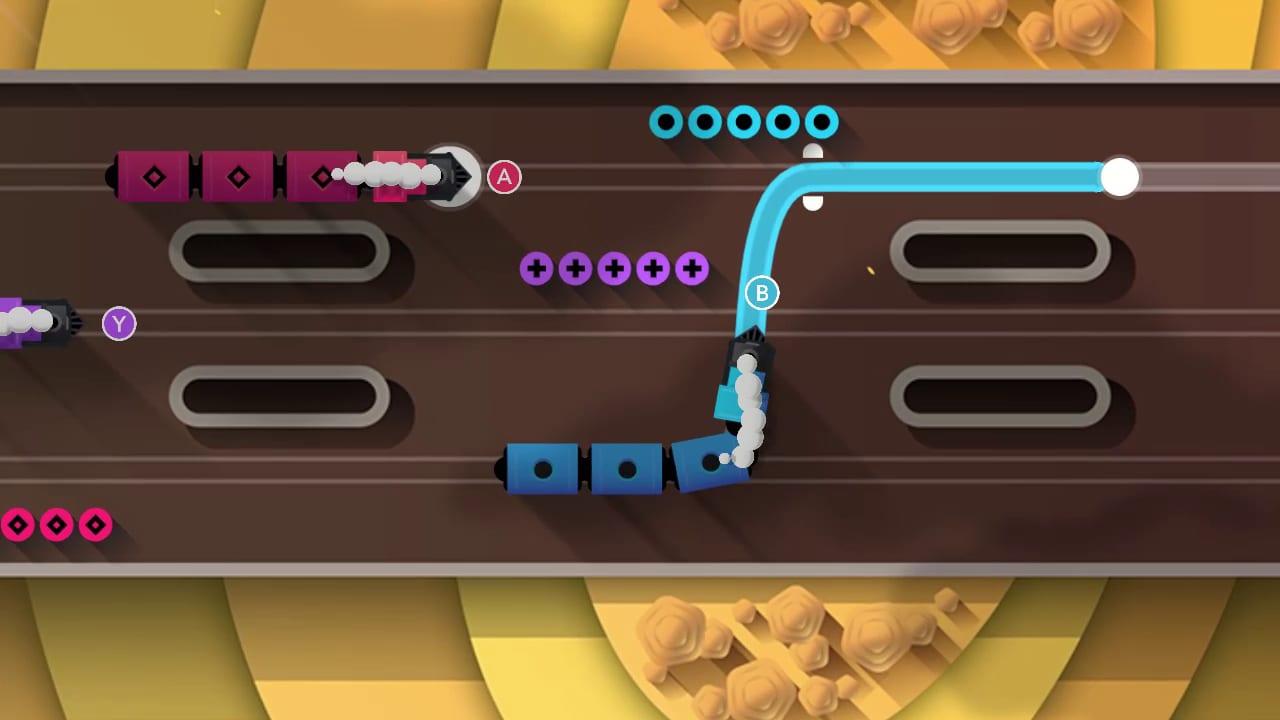Click the middle blue wagon with a dot
Image resolution: width=1280 pixels, height=720 pixels.
(626, 467)
